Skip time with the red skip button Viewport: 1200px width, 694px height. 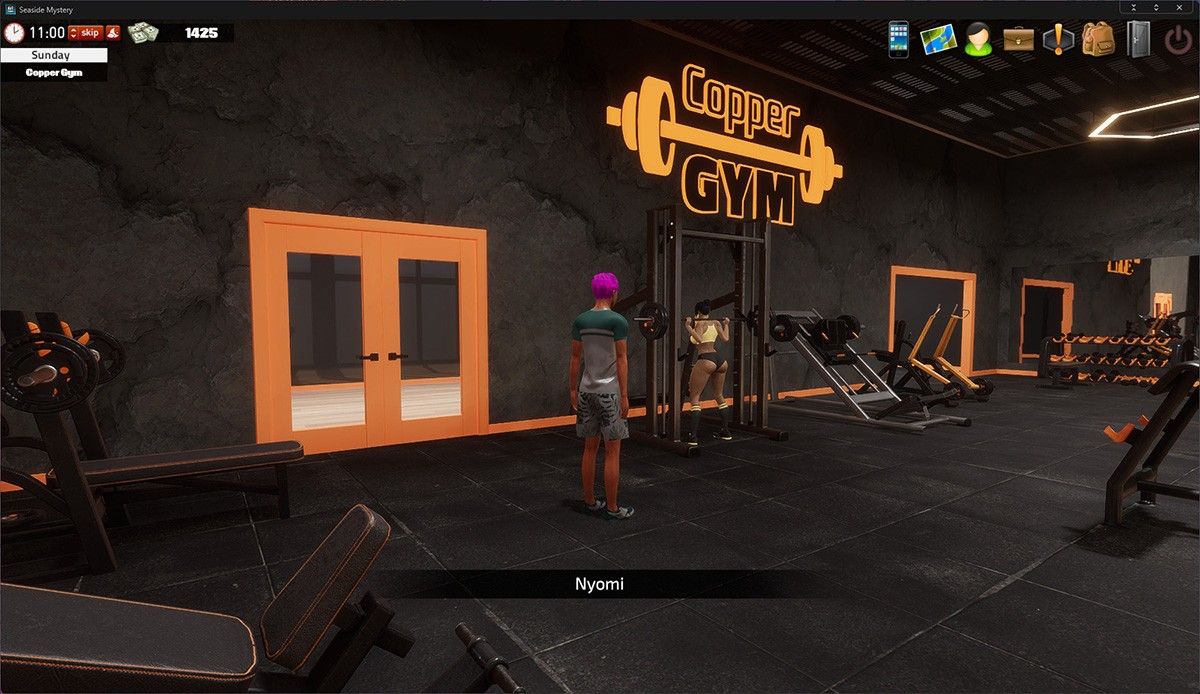[x=85, y=33]
